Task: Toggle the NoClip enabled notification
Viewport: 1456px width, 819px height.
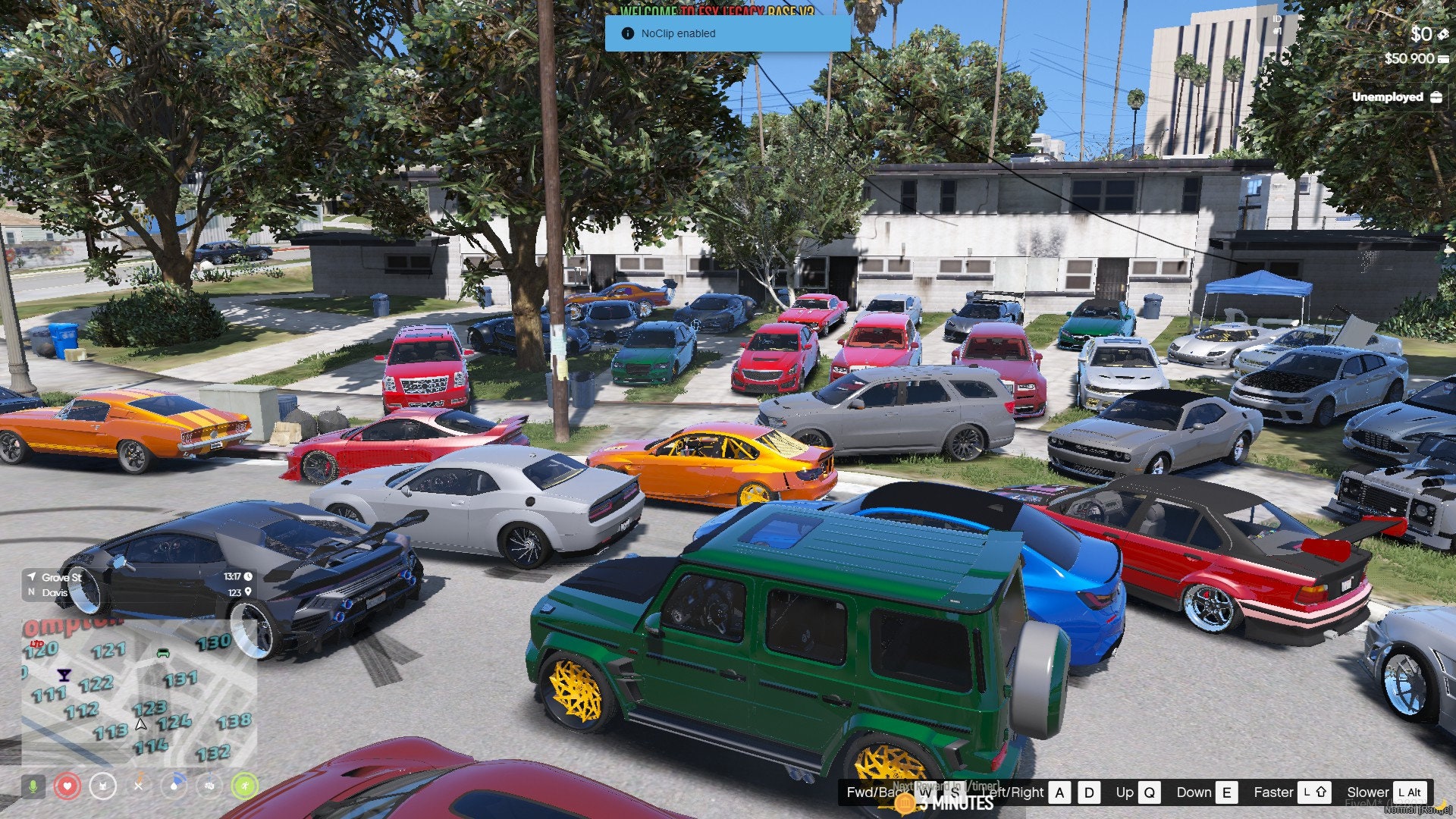Action: click(727, 33)
